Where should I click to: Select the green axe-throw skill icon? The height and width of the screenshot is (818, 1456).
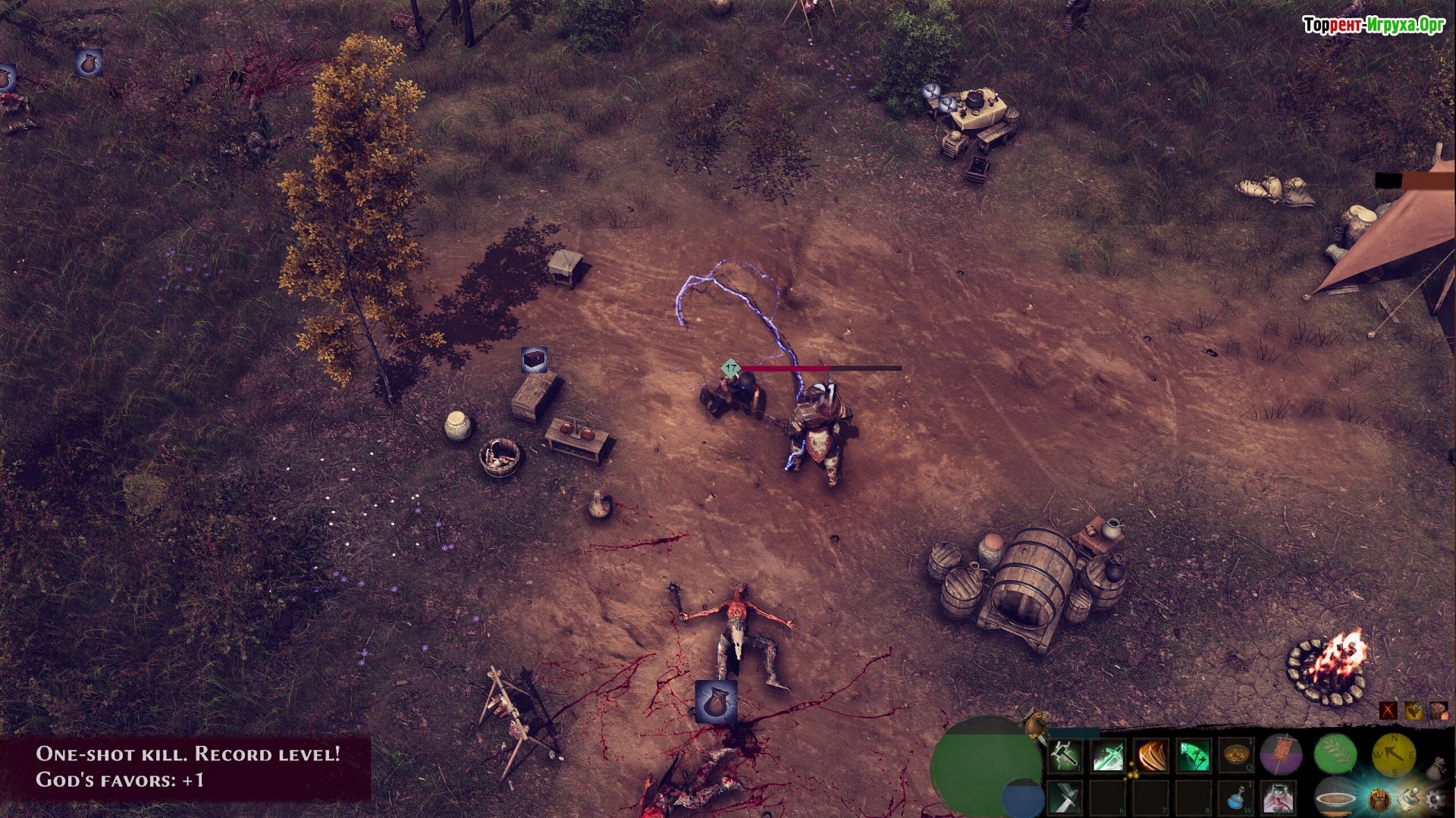1193,756
